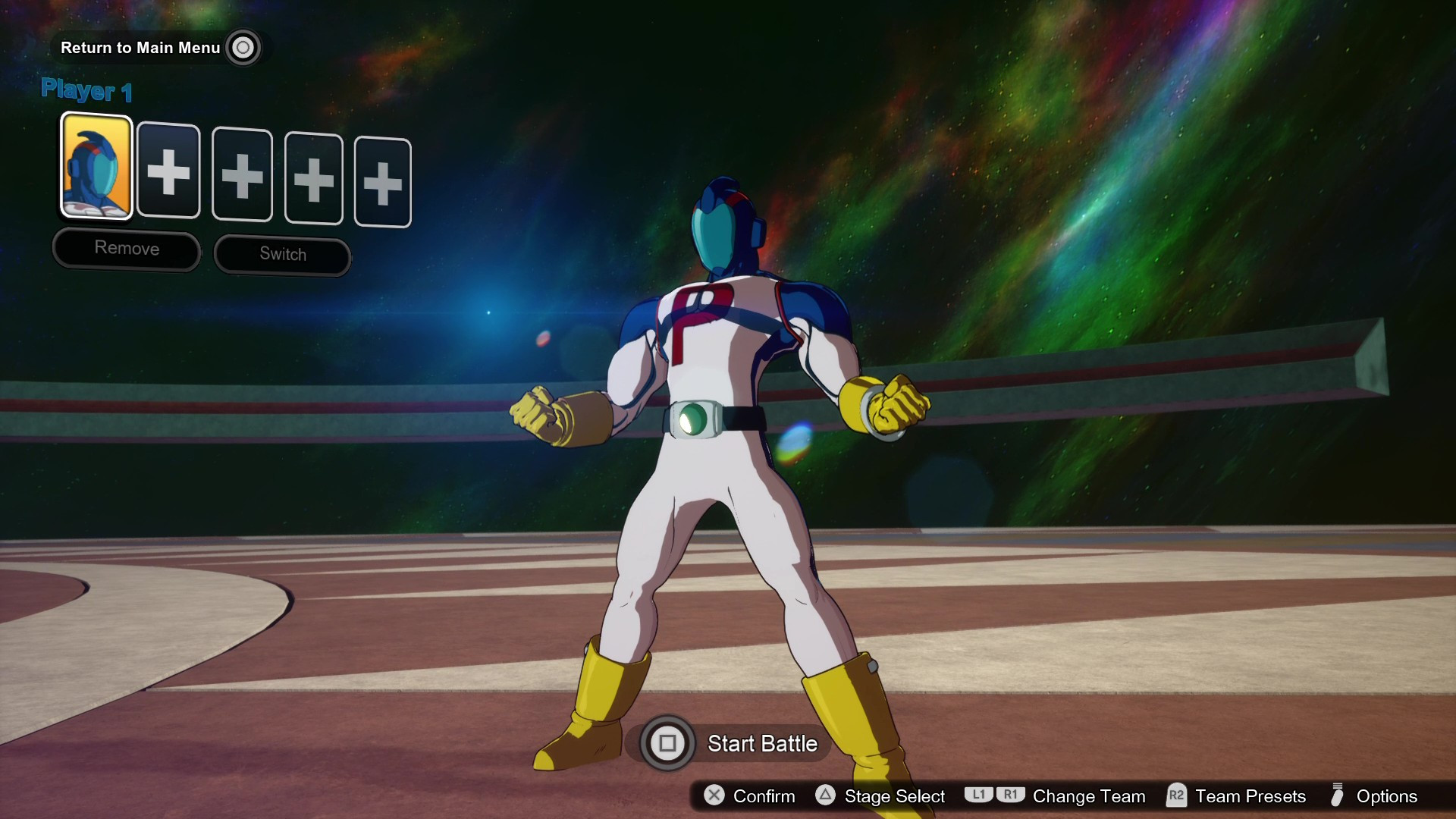Screen dimensions: 1456x819
Task: Click the circle button icon beside Return to Main Menu
Action: 243,47
